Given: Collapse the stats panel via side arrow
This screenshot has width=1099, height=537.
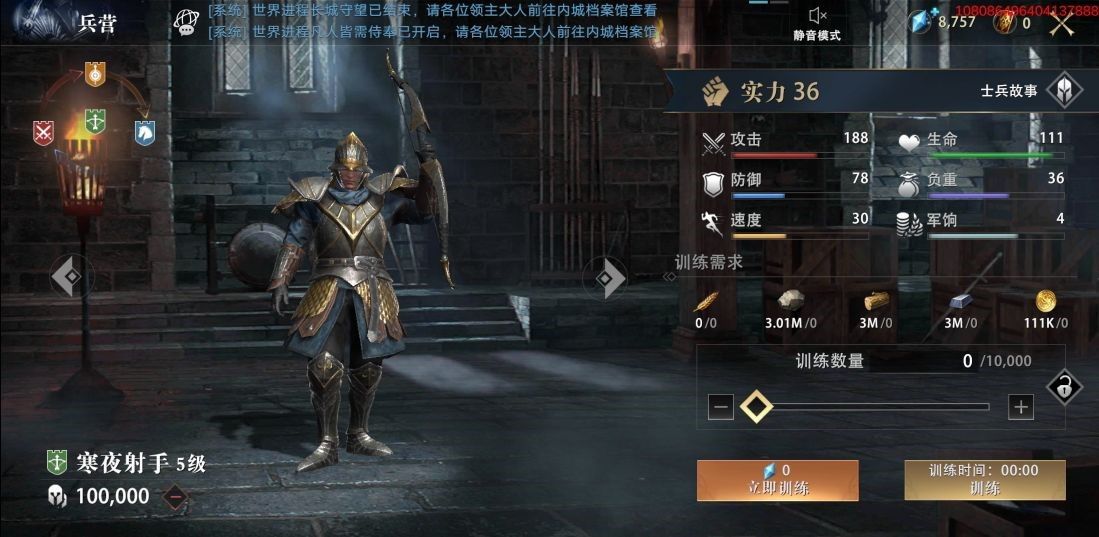Looking at the screenshot, I should 669,277.
